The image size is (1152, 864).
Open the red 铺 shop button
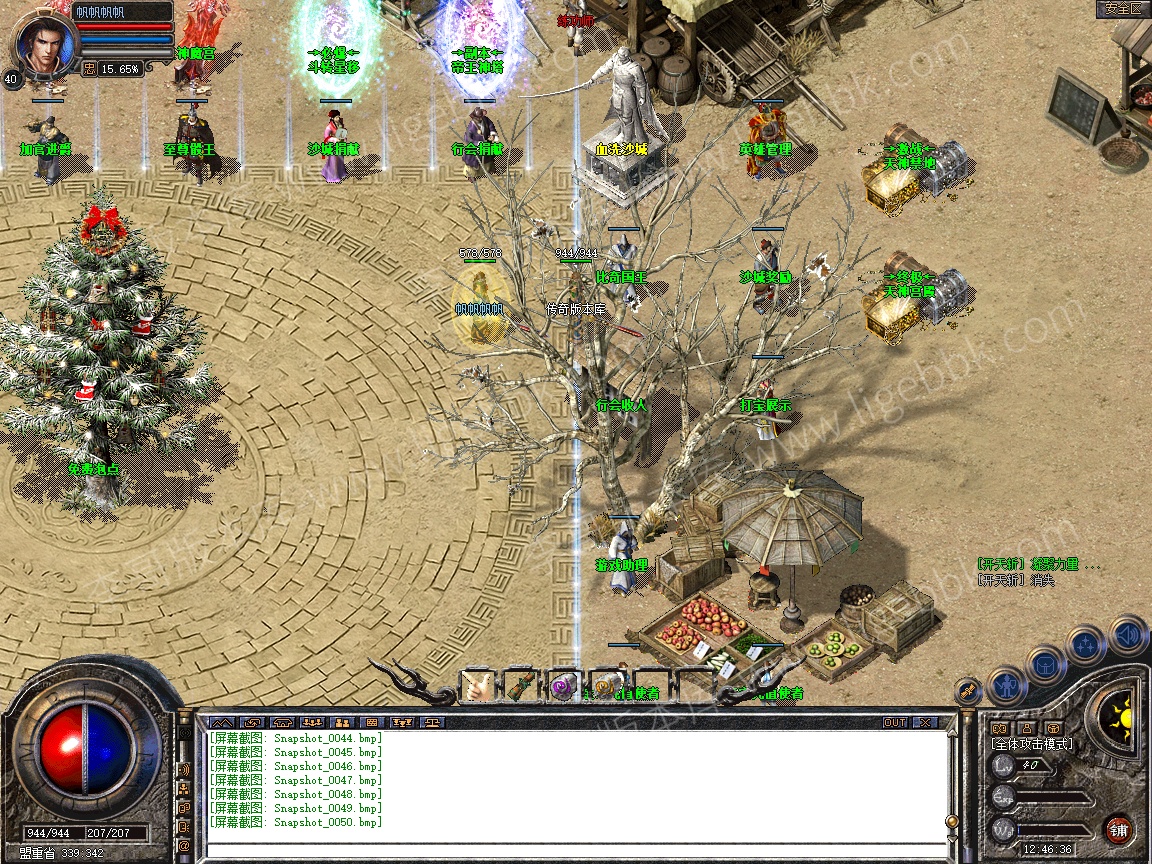pyautogui.click(x=1118, y=829)
